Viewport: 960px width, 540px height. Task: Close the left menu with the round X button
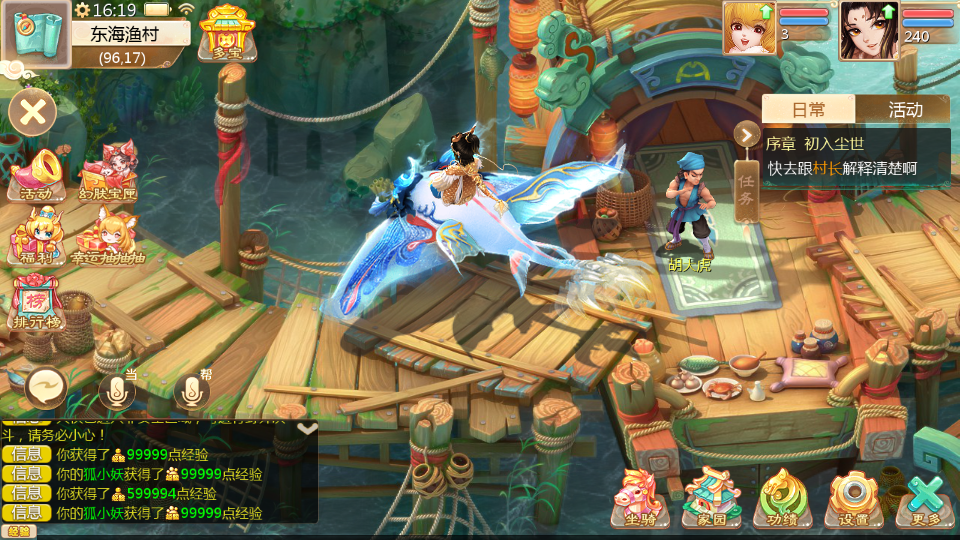click(33, 111)
